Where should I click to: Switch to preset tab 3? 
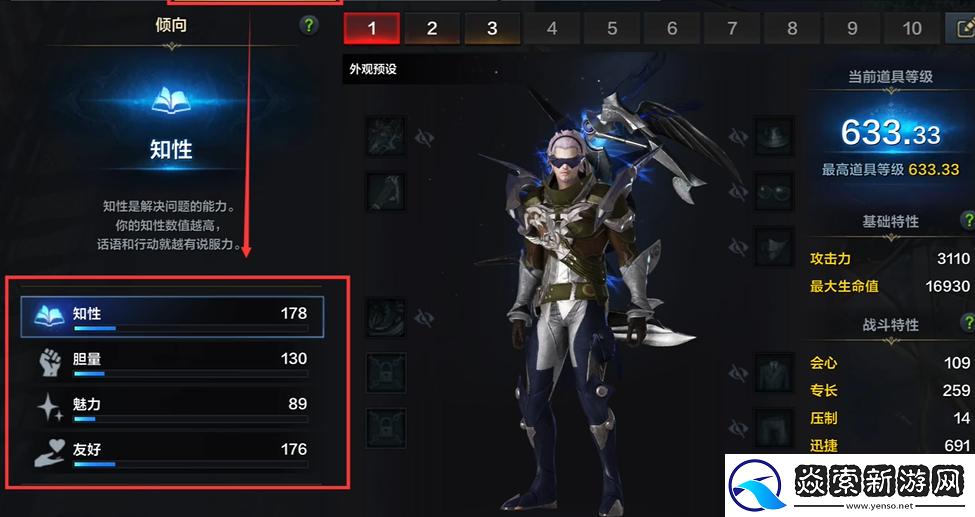click(x=492, y=29)
